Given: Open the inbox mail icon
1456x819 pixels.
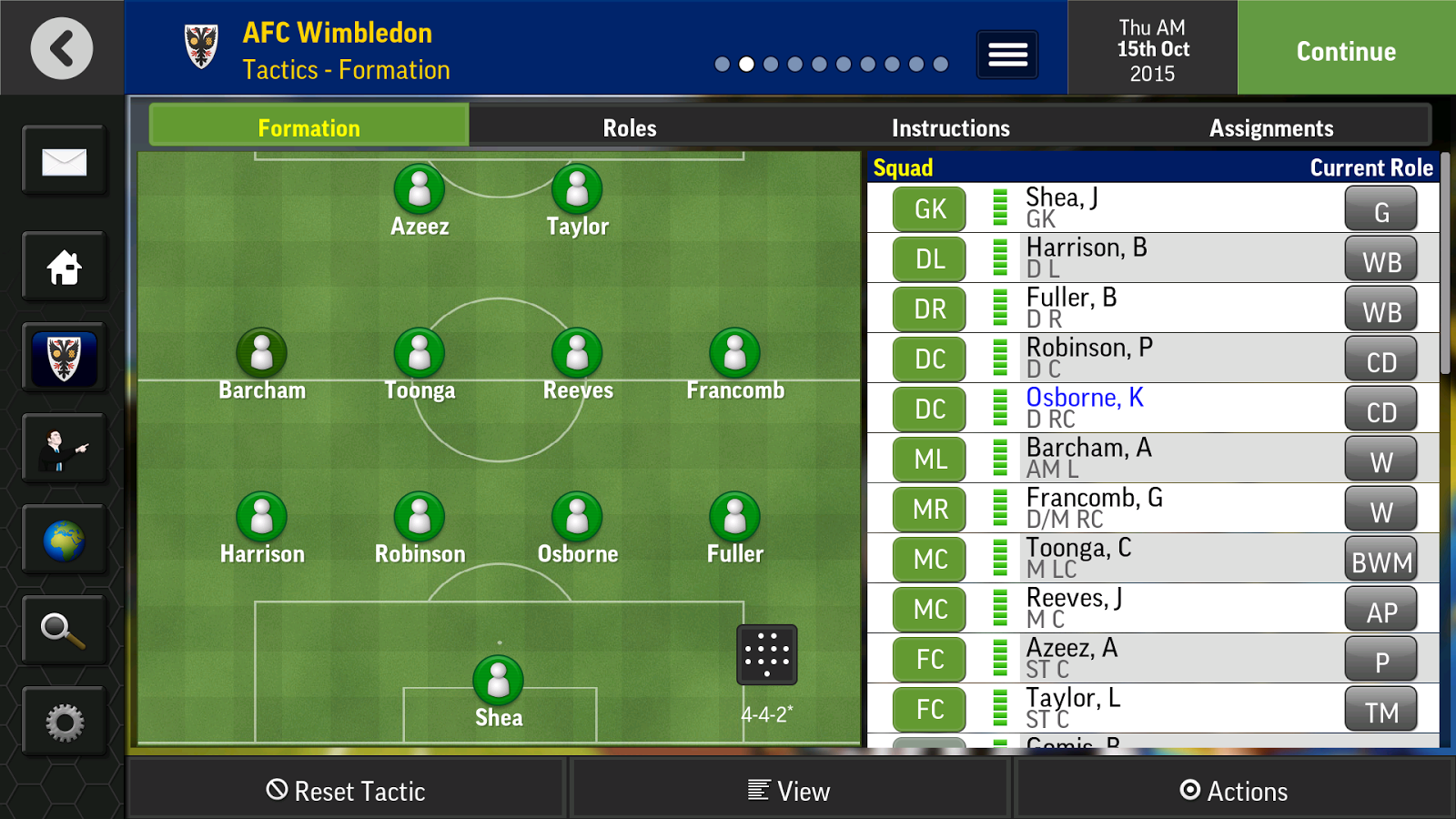Looking at the screenshot, I should pos(62,161).
